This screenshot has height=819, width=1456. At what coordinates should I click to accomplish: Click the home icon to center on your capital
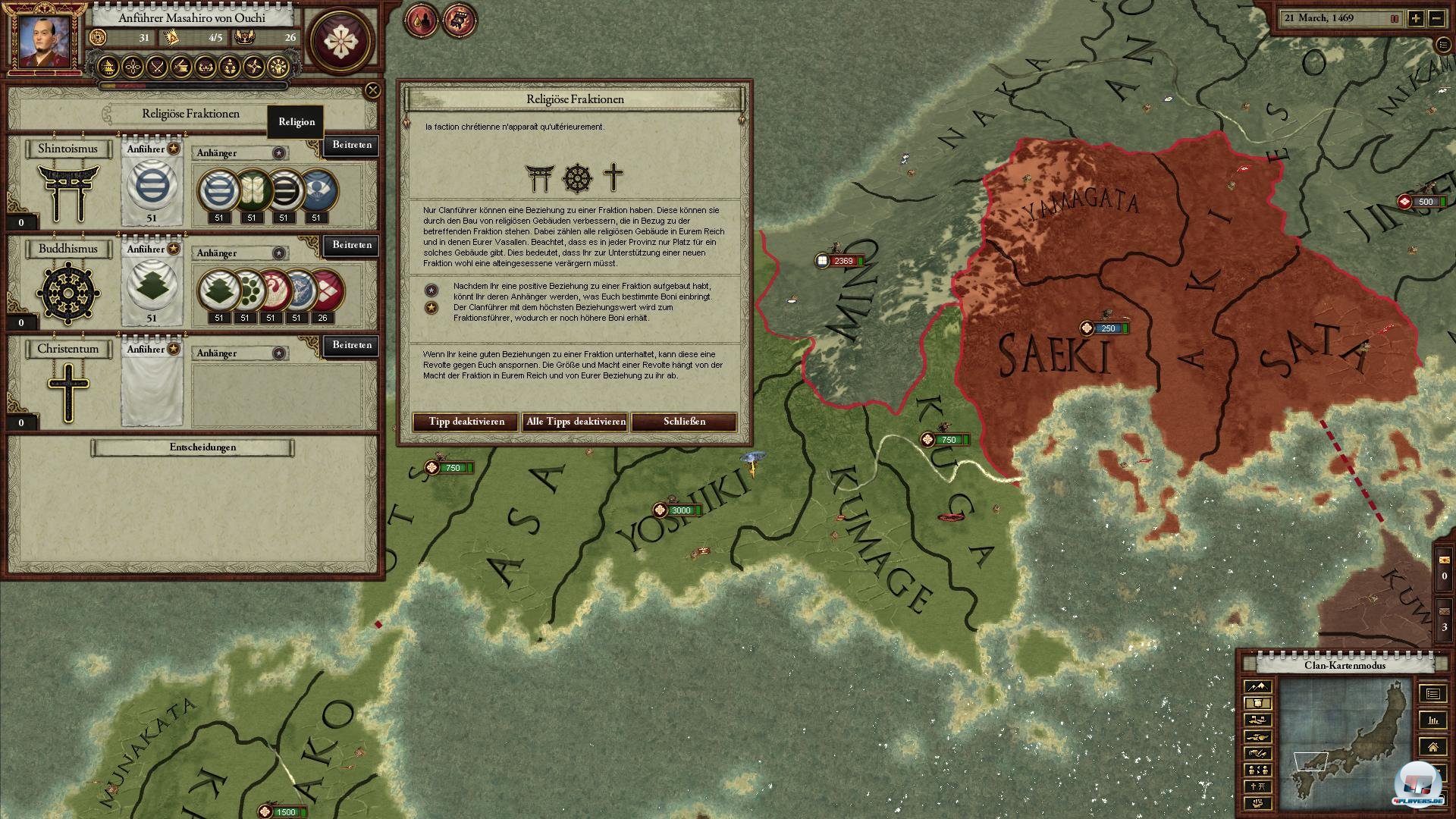[x=1432, y=747]
